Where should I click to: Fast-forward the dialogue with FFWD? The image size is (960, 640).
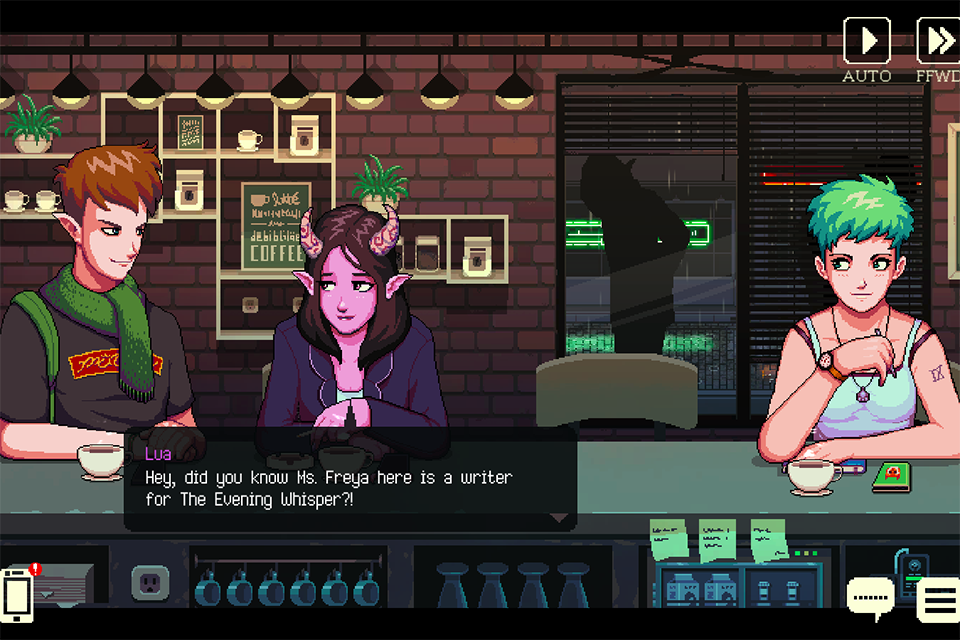pos(939,41)
